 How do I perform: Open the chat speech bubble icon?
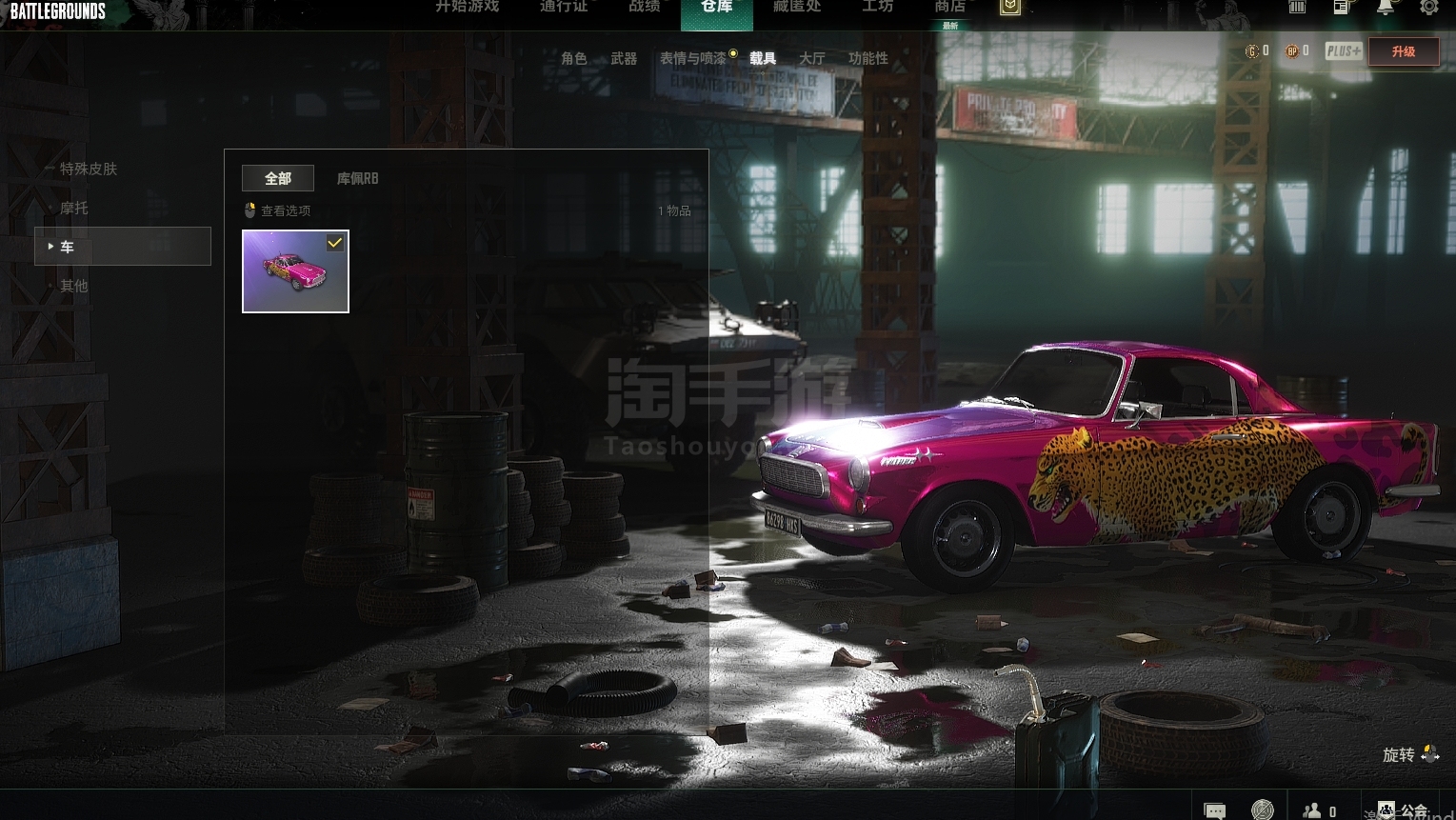1214,810
